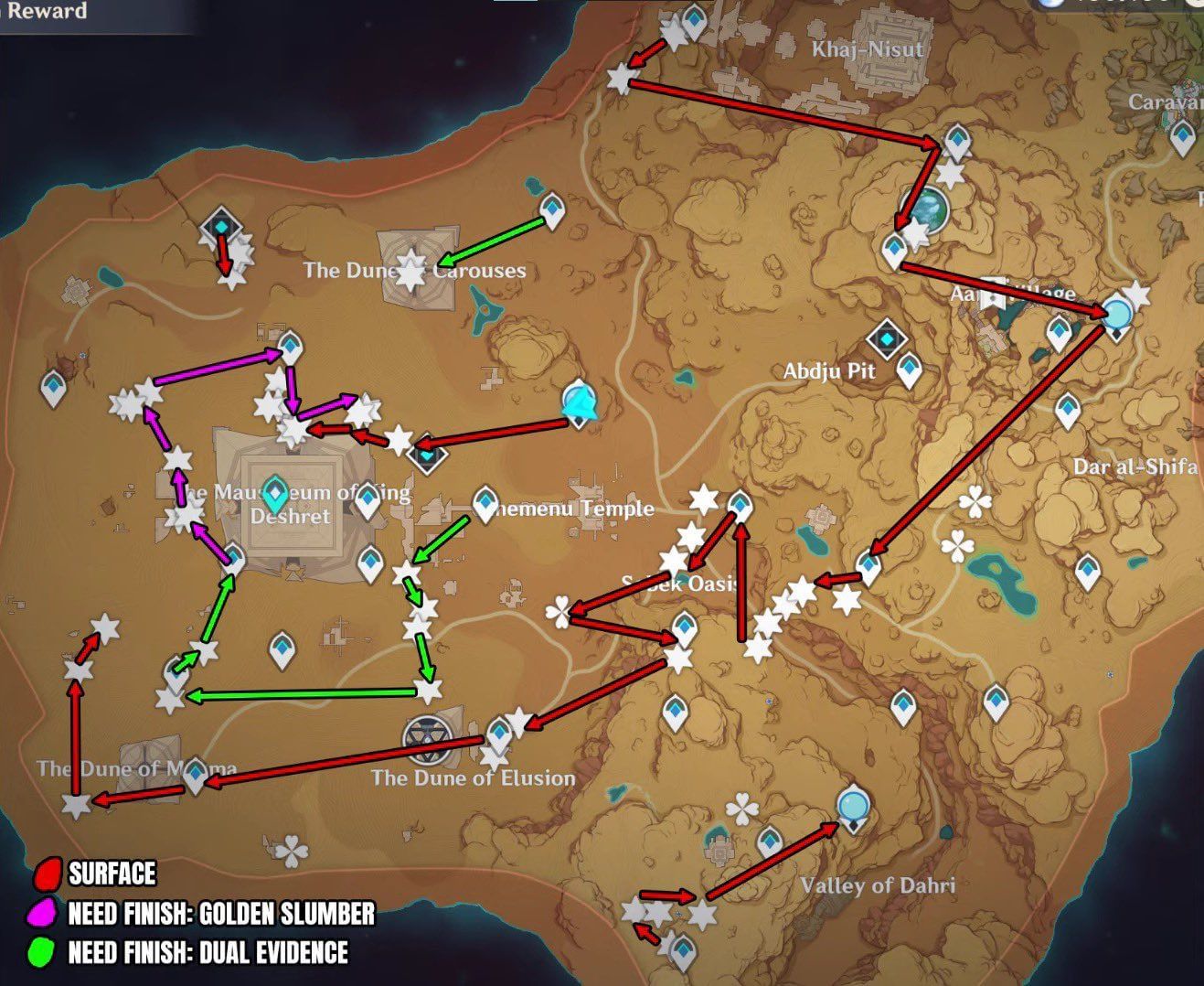Click the teleport waypoint east of Abdju Pit

pyautogui.click(x=909, y=370)
